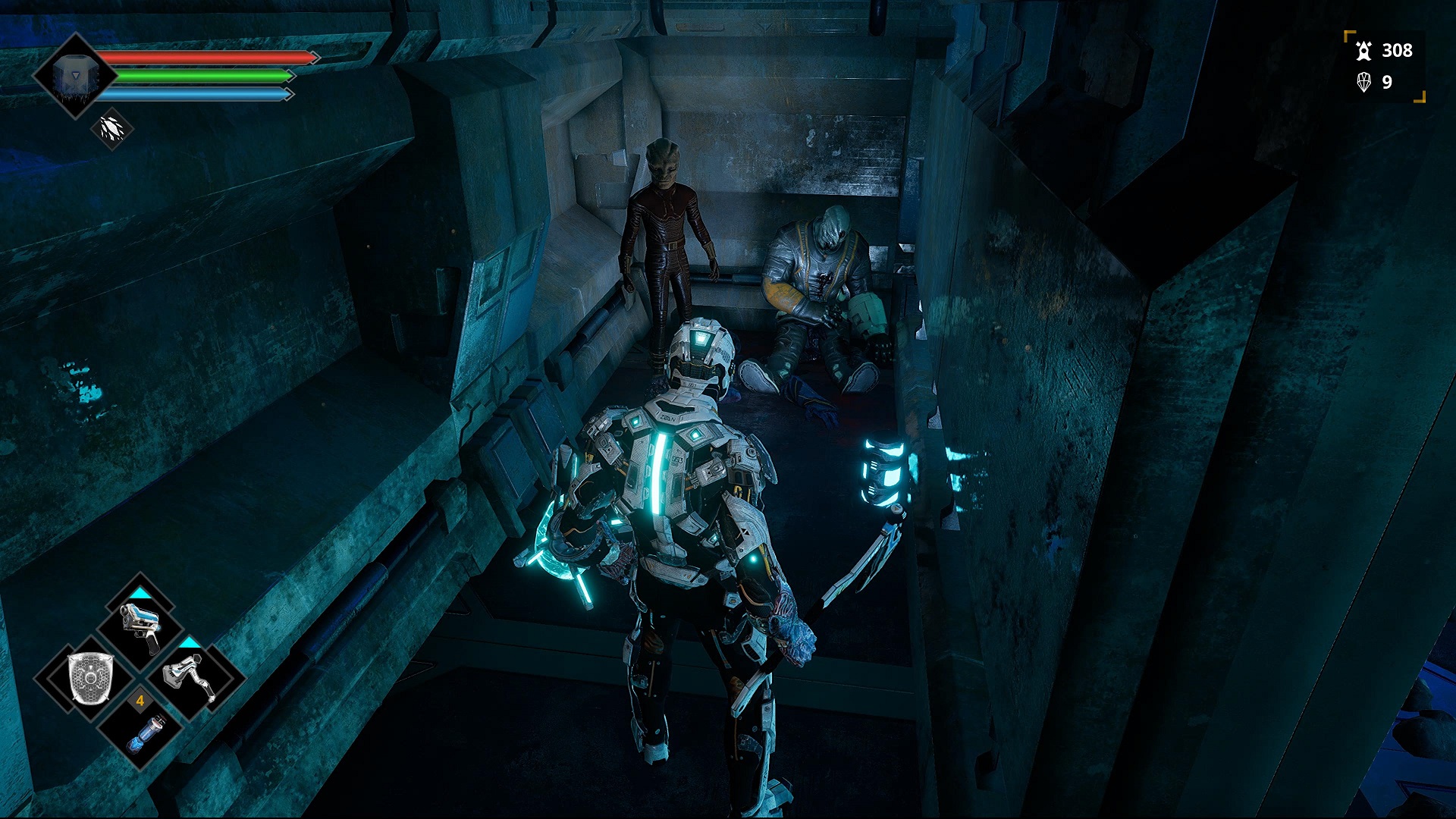
Task: Choose the melee axe weapon slot
Action: point(190,677)
